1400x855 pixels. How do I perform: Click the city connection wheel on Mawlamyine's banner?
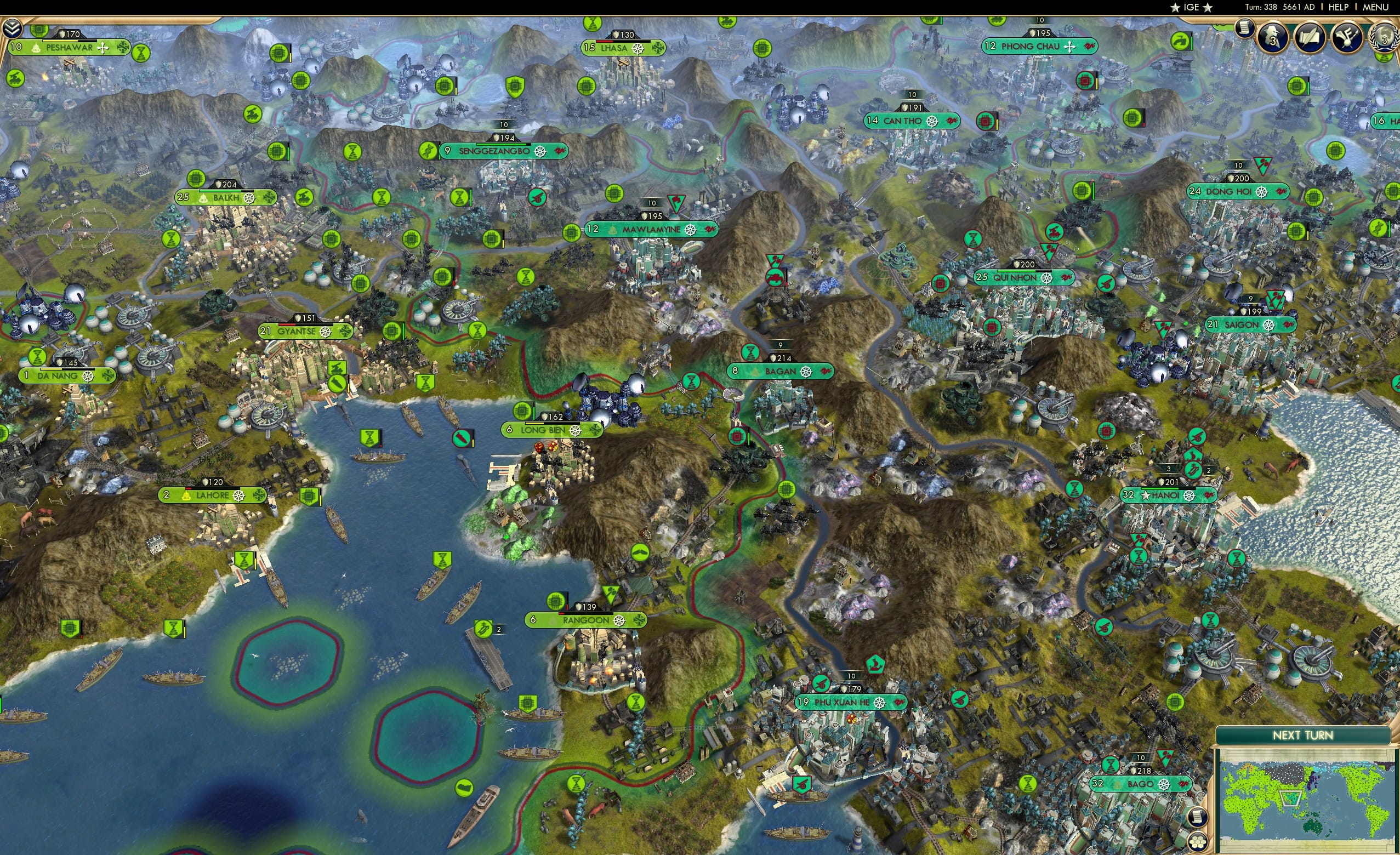click(x=690, y=231)
